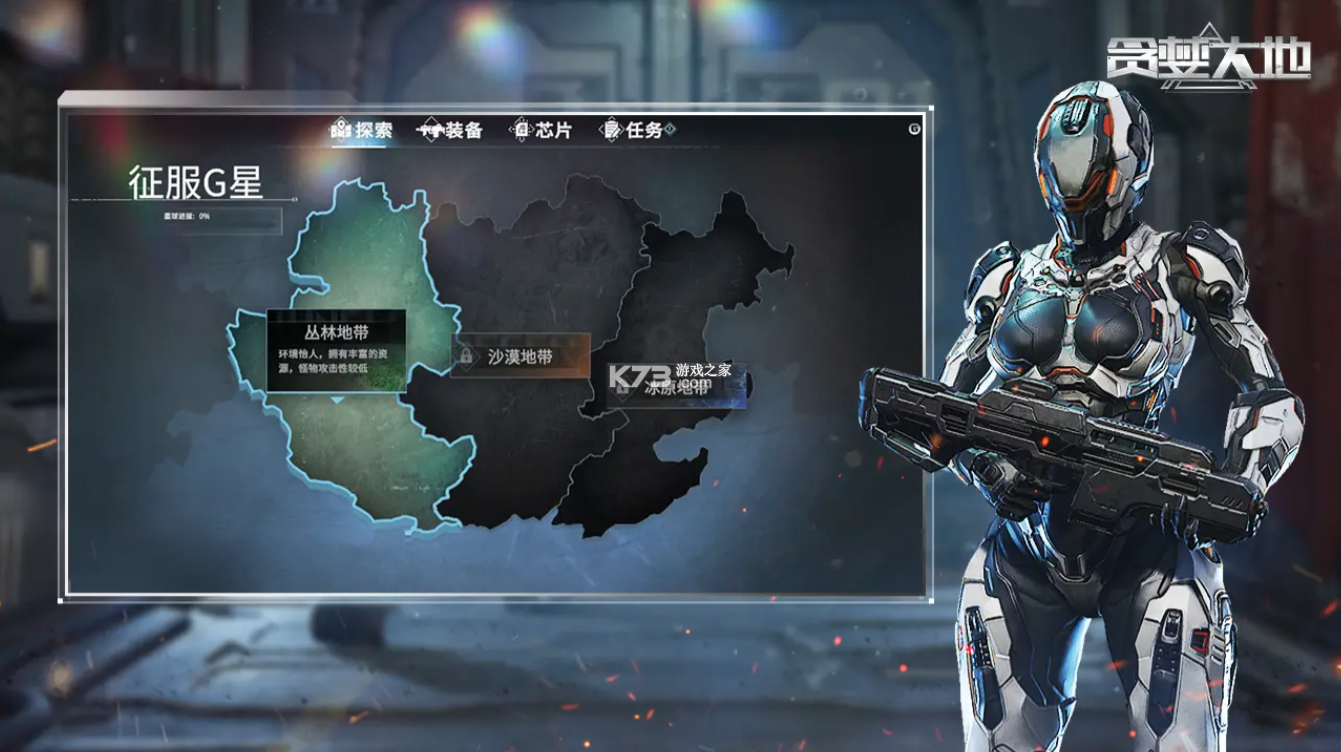This screenshot has width=1341, height=752.
Task: Expand the diamond marker beside 任务 tab
Action: pyautogui.click(x=670, y=128)
